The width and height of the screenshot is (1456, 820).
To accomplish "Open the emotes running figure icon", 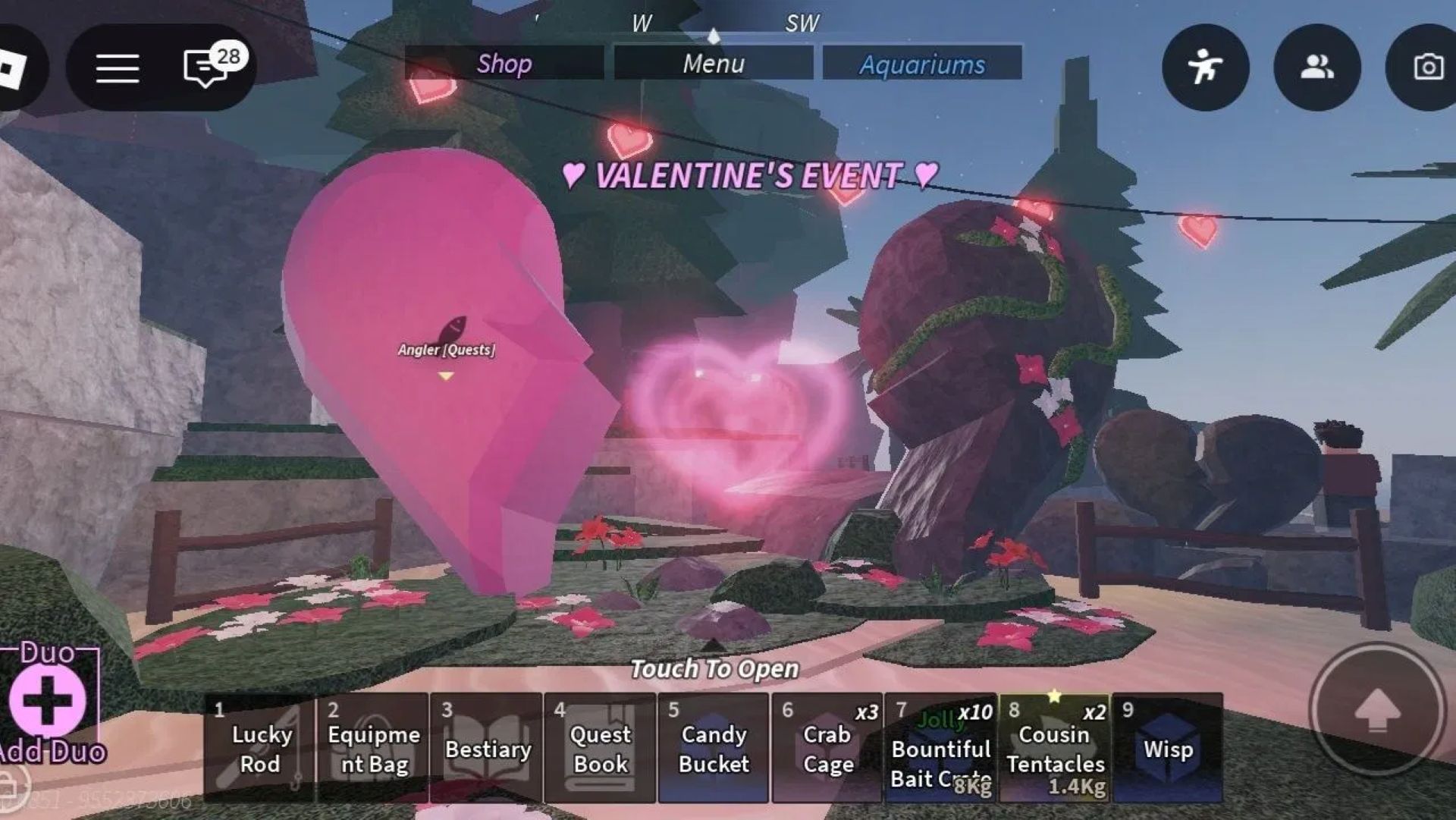I will click(x=1205, y=68).
